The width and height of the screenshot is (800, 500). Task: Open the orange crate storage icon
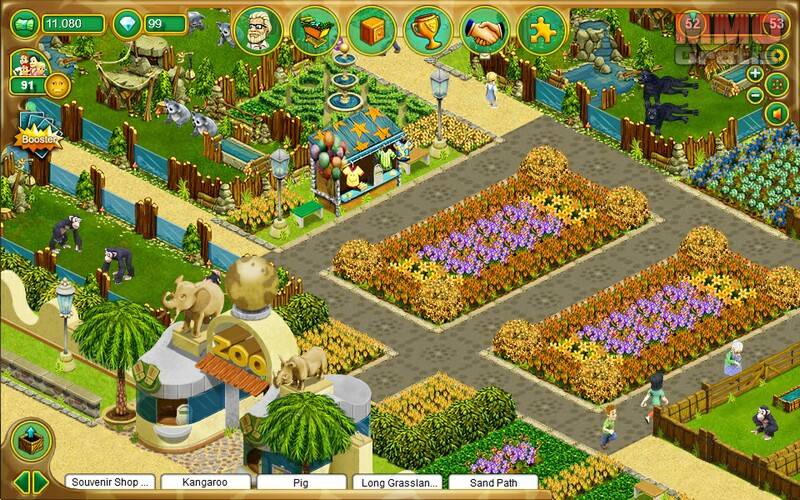(x=371, y=31)
